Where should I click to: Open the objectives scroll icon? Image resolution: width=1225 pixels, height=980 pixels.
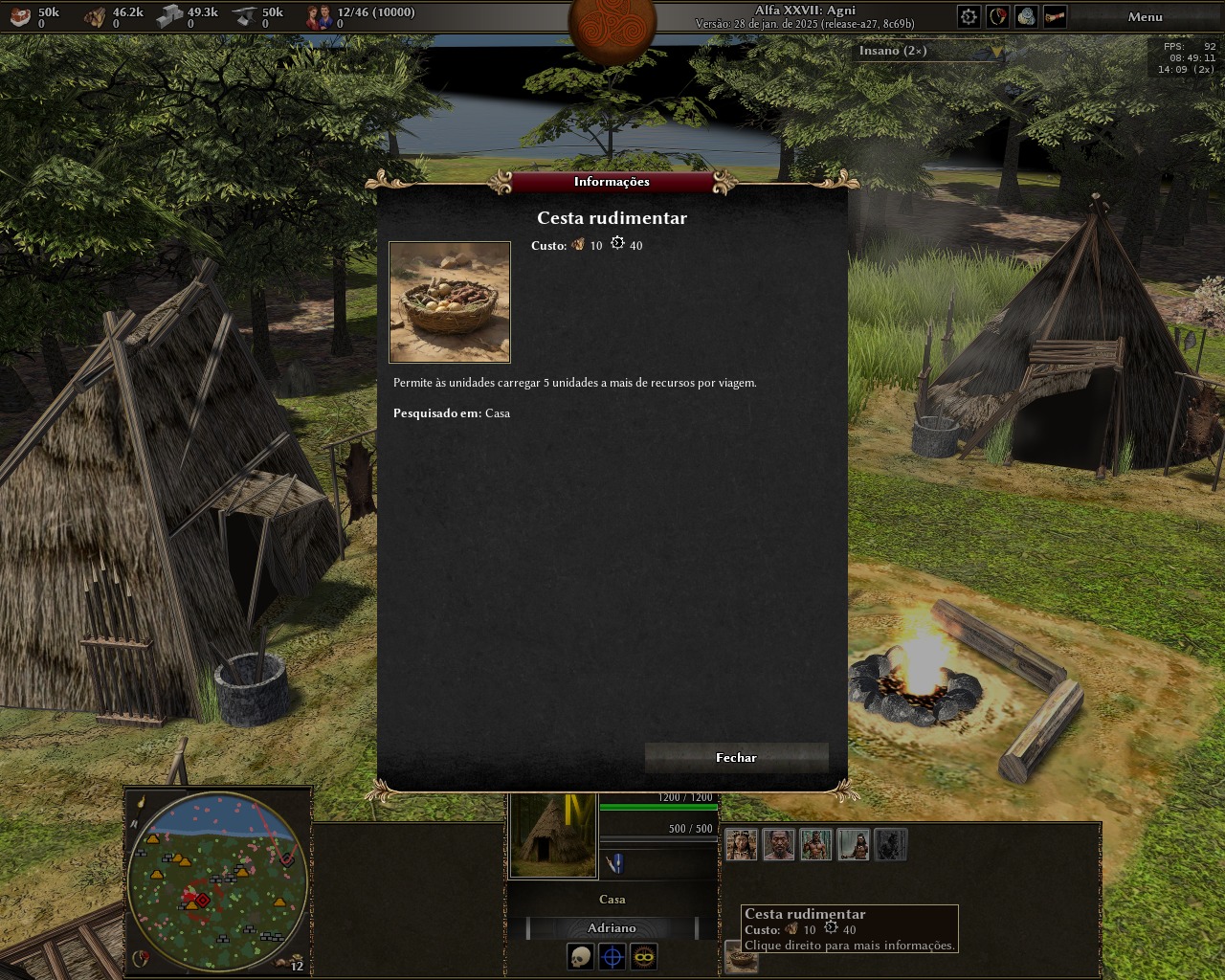click(1055, 16)
